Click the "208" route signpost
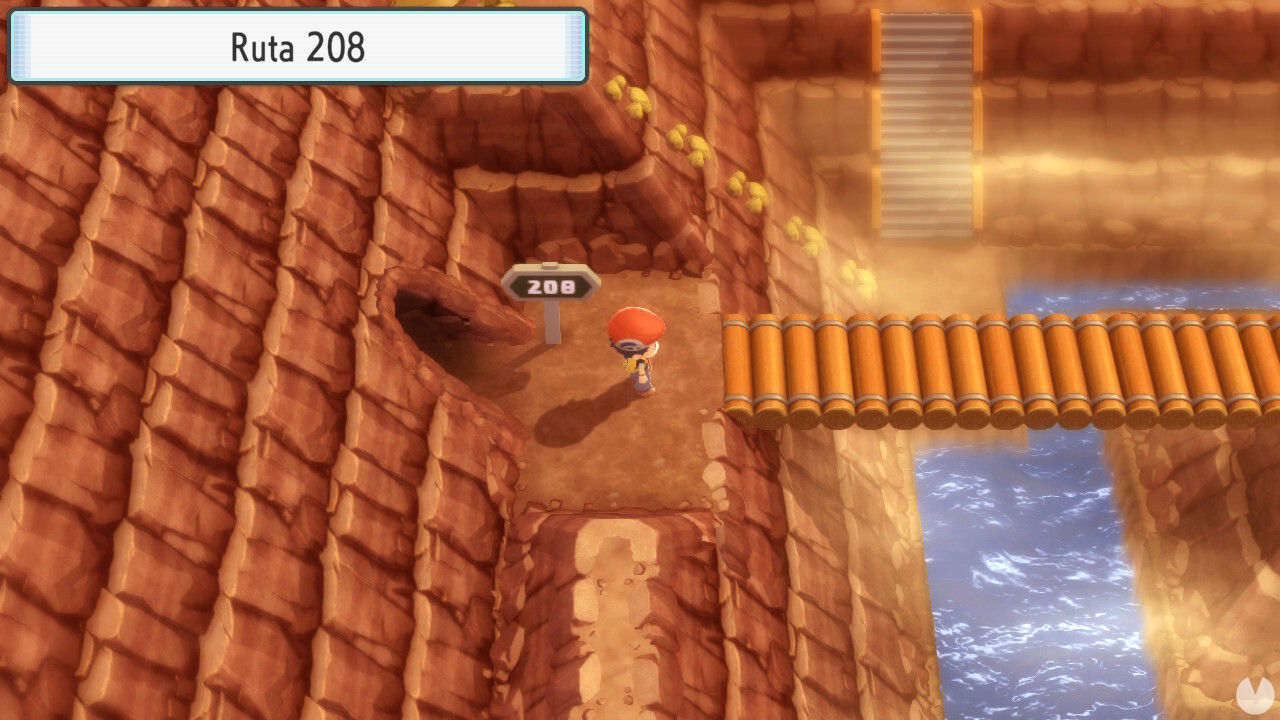 coord(549,287)
